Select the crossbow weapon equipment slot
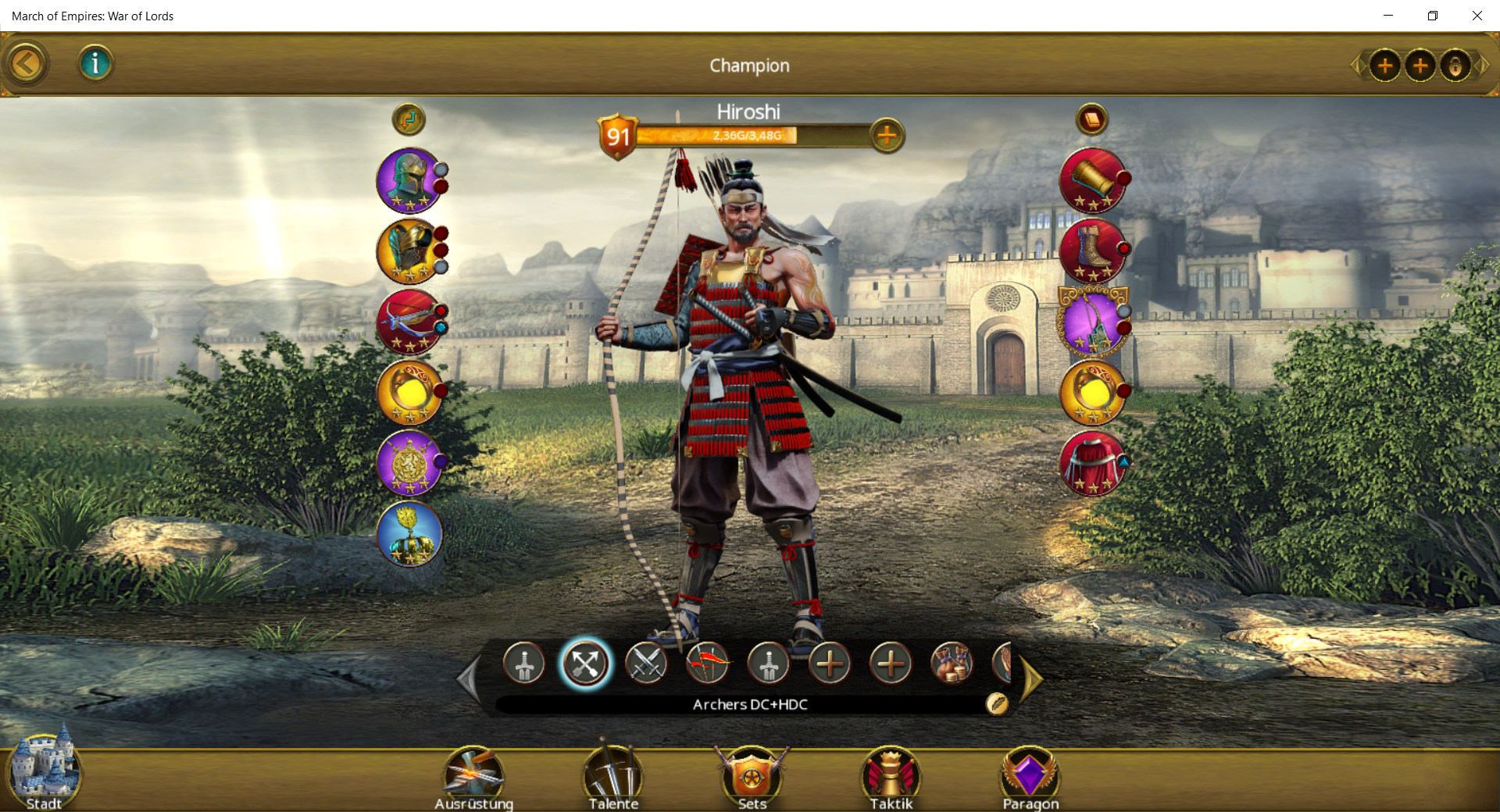Screen dimensions: 1500x812 click(409, 322)
